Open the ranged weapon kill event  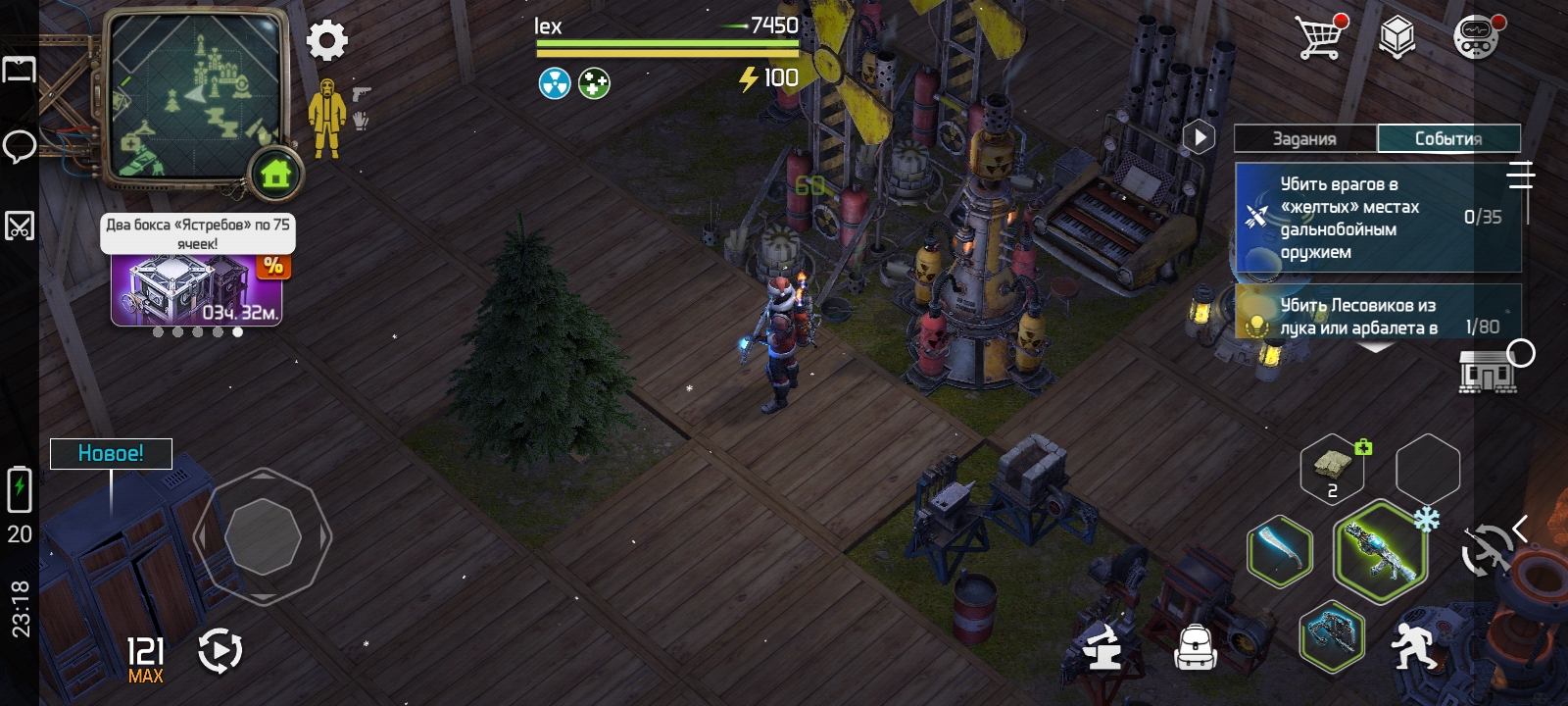click(x=1377, y=218)
